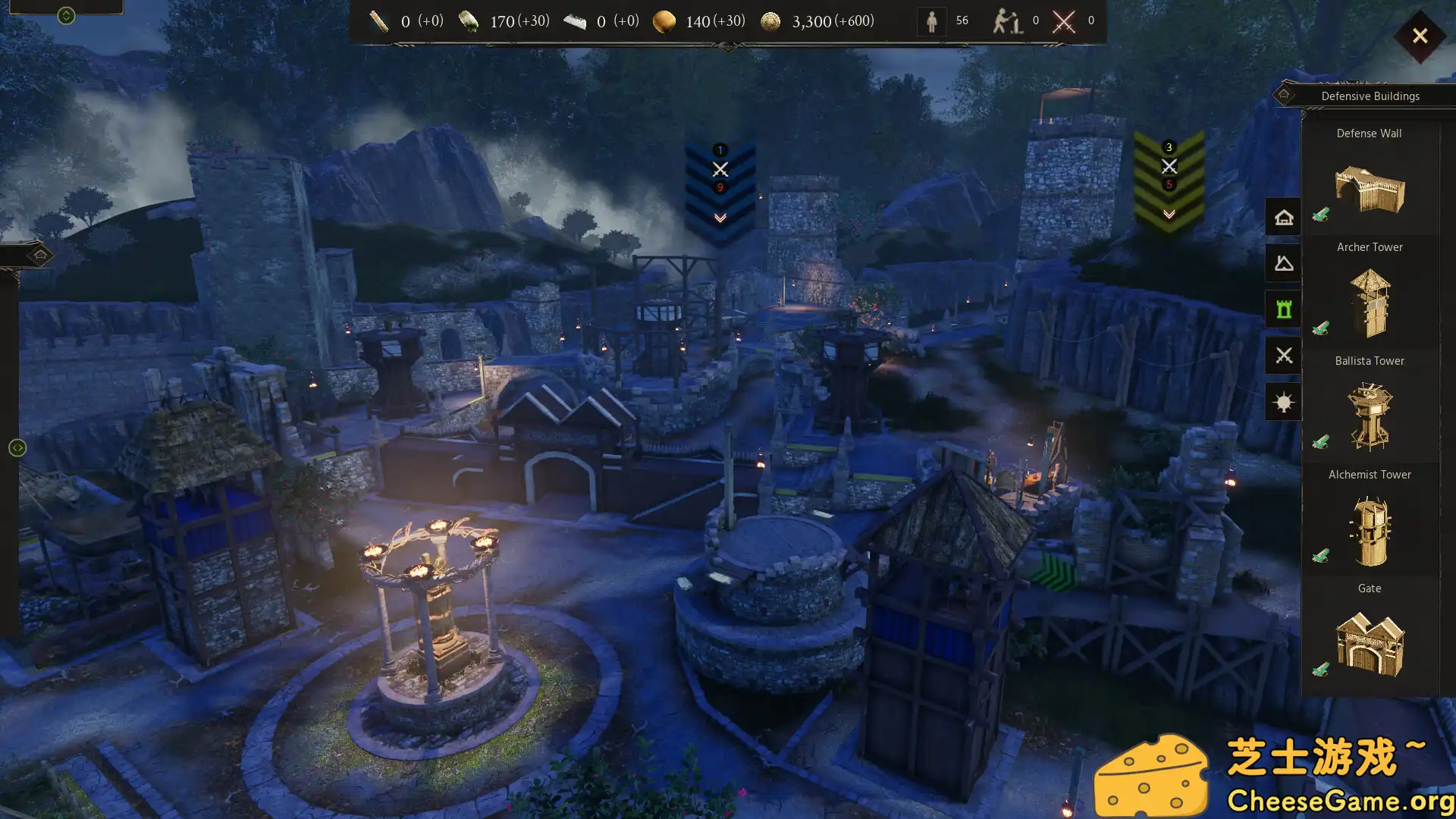The width and height of the screenshot is (1456, 819).
Task: Click the villager population icon showing 56
Action: click(x=932, y=20)
